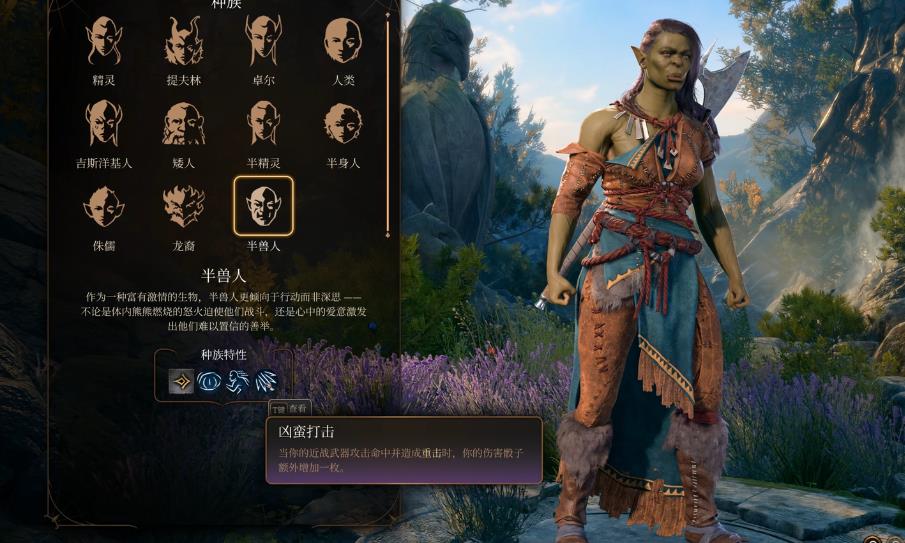View the claw slash racial trait icon

pos(265,381)
